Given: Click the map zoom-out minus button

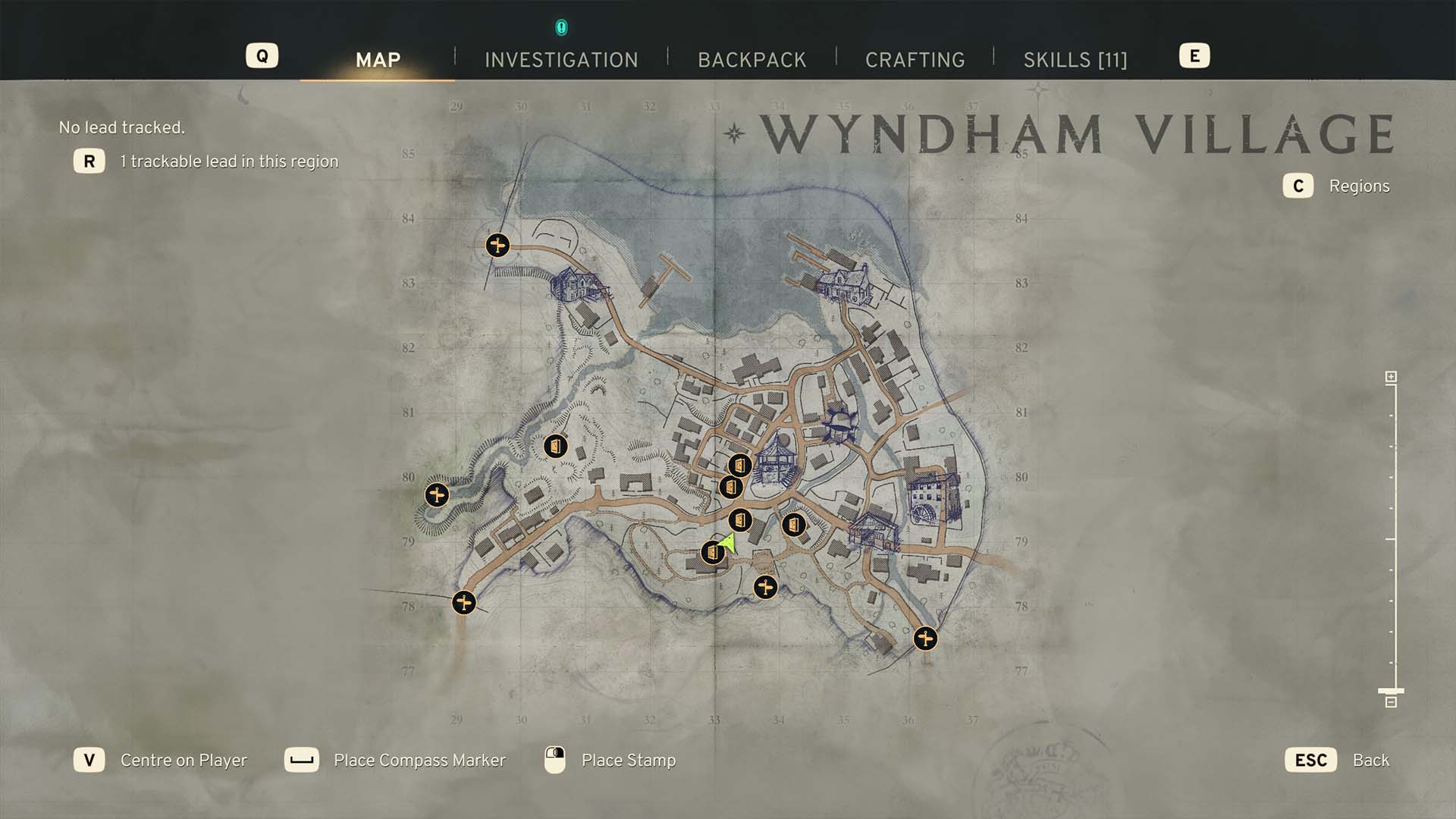Looking at the screenshot, I should pos(1391,702).
